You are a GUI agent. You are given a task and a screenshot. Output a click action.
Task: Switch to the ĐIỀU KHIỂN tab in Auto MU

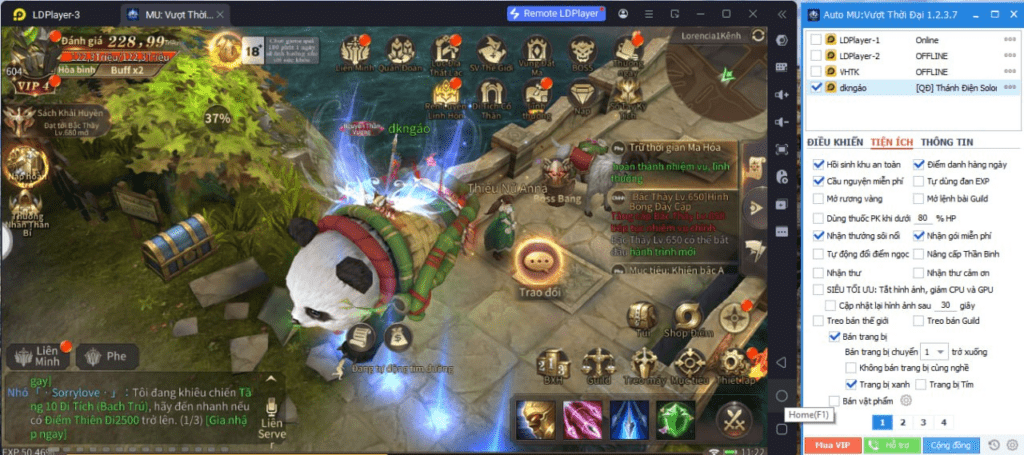834,142
